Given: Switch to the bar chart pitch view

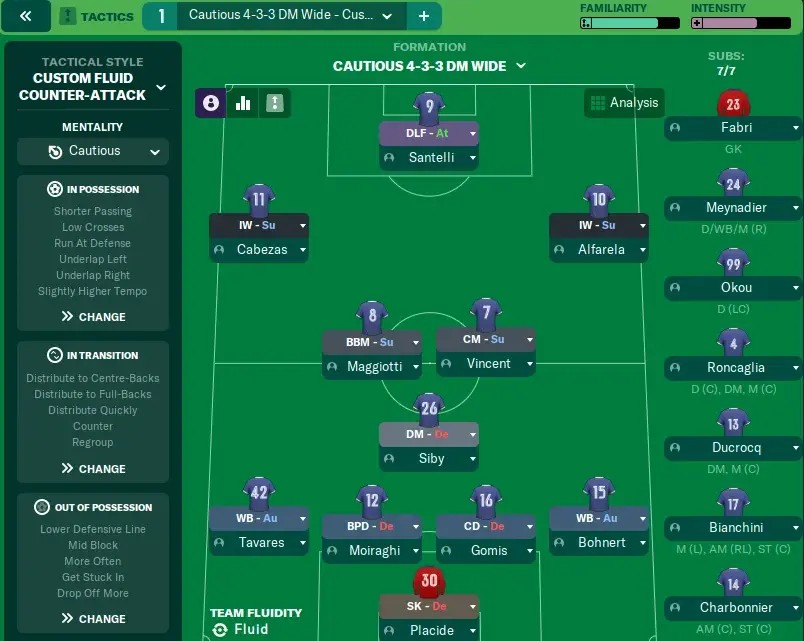Looking at the screenshot, I should click(x=243, y=103).
